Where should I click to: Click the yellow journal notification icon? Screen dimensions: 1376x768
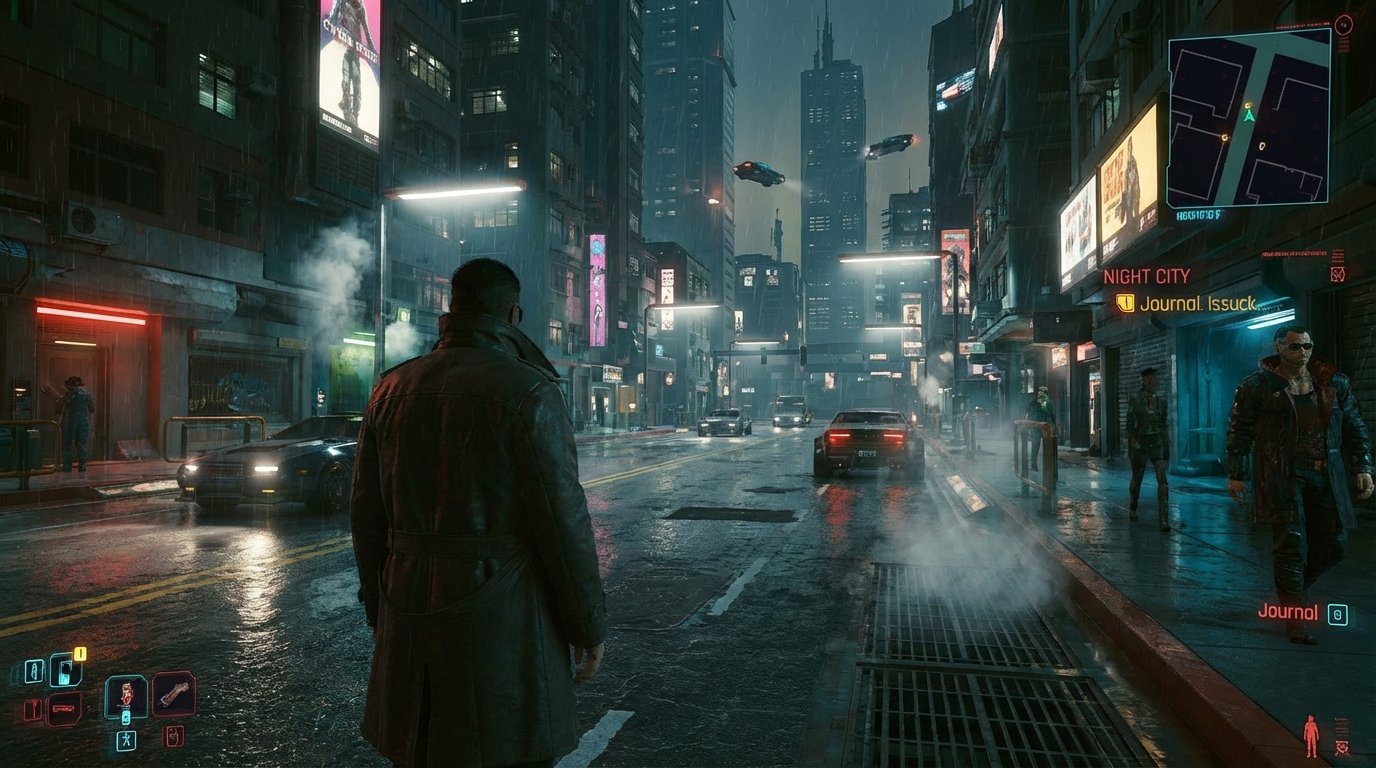(x=1124, y=304)
